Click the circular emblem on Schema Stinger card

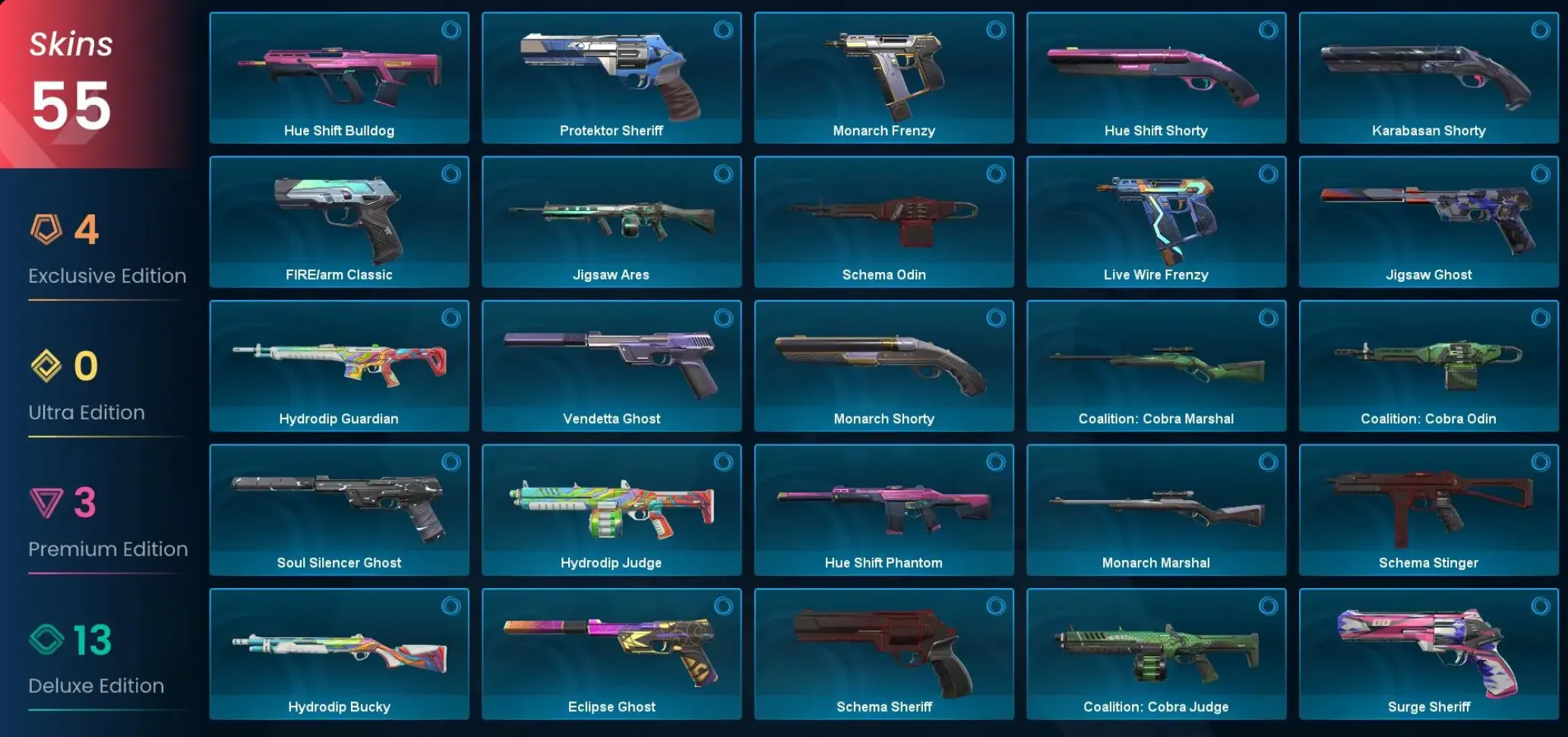pos(1539,463)
